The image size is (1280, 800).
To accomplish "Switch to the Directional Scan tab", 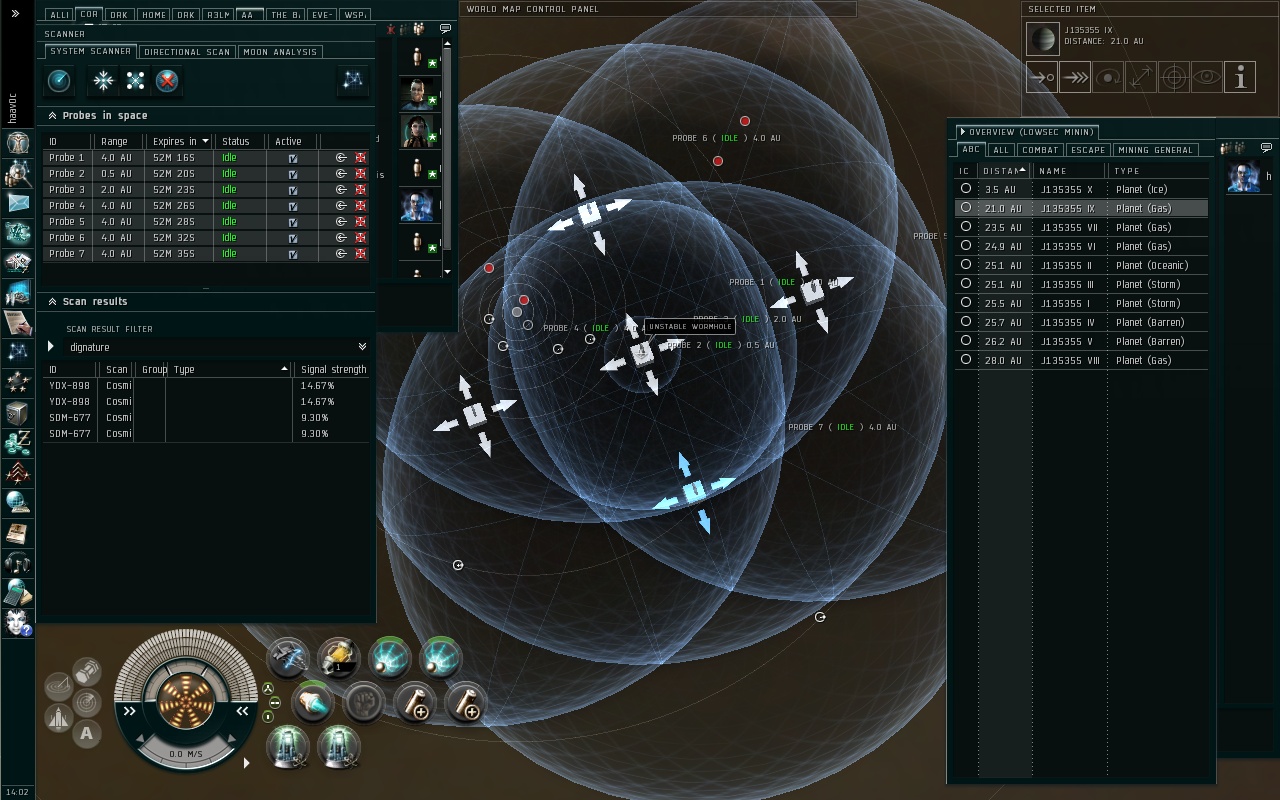I will pyautogui.click(x=187, y=52).
